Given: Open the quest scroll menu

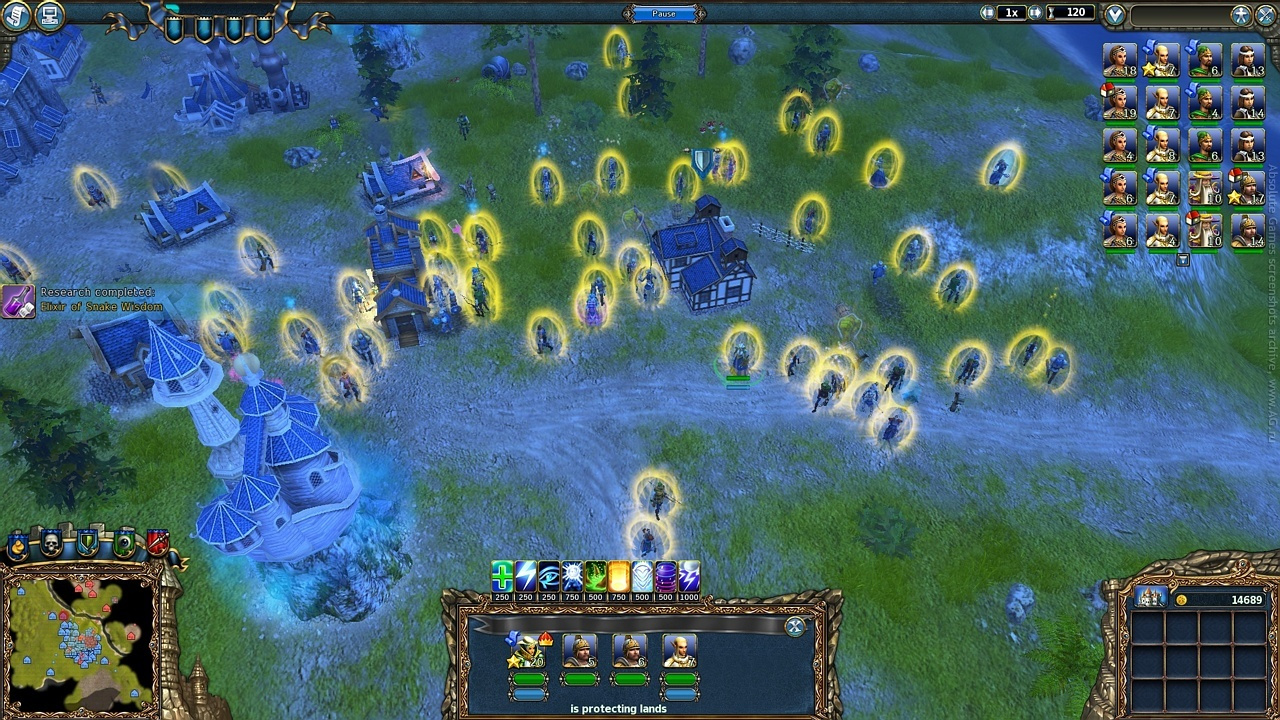Looking at the screenshot, I should click(15, 16).
